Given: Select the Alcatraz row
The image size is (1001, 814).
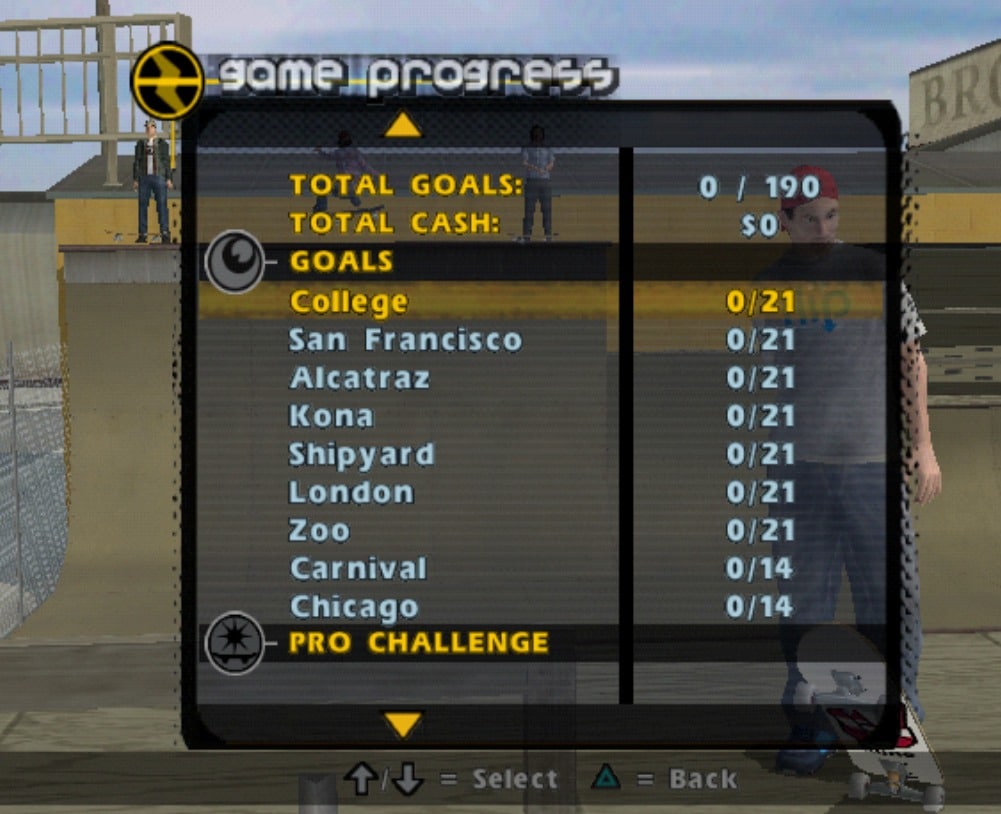Looking at the screenshot, I should point(359,378).
